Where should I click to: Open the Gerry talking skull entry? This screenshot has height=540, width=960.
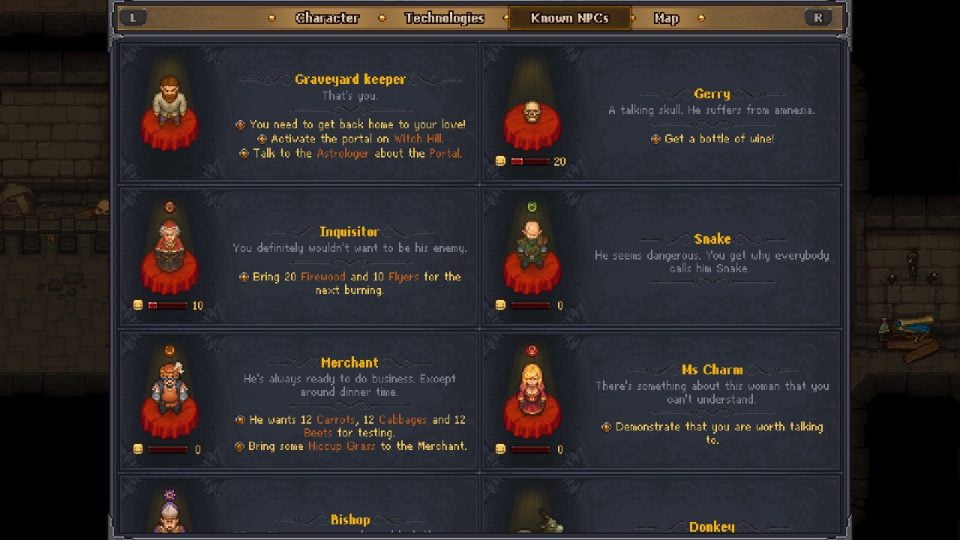(663, 113)
